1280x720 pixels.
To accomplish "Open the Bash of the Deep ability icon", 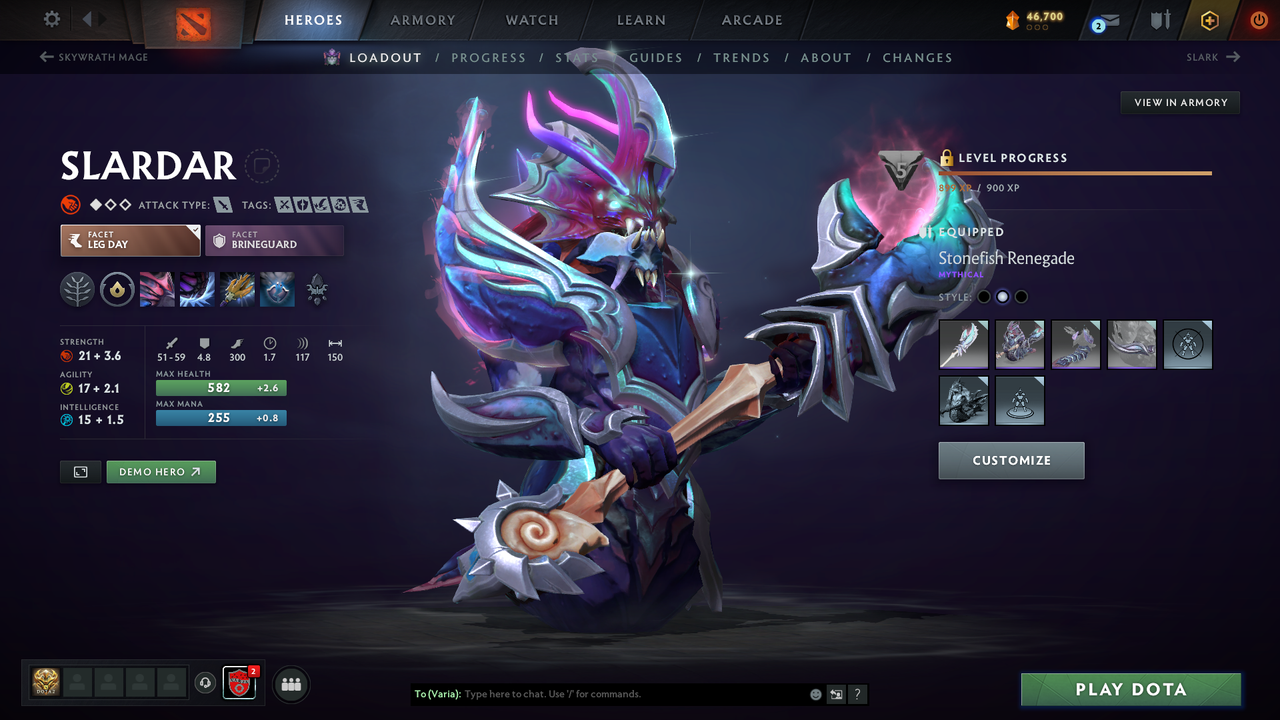I will click(237, 289).
